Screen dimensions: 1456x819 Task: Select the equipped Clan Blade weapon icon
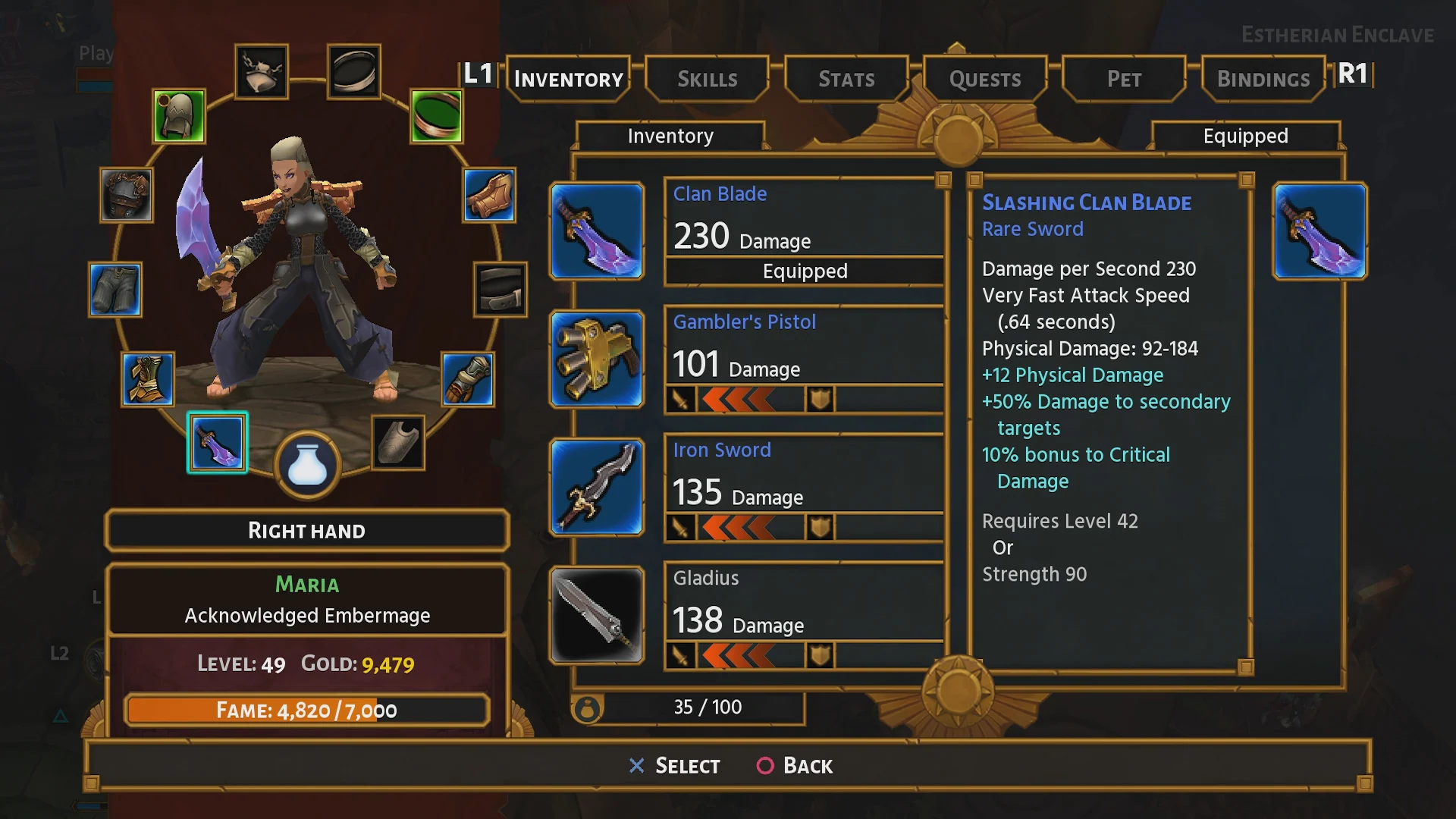[597, 231]
